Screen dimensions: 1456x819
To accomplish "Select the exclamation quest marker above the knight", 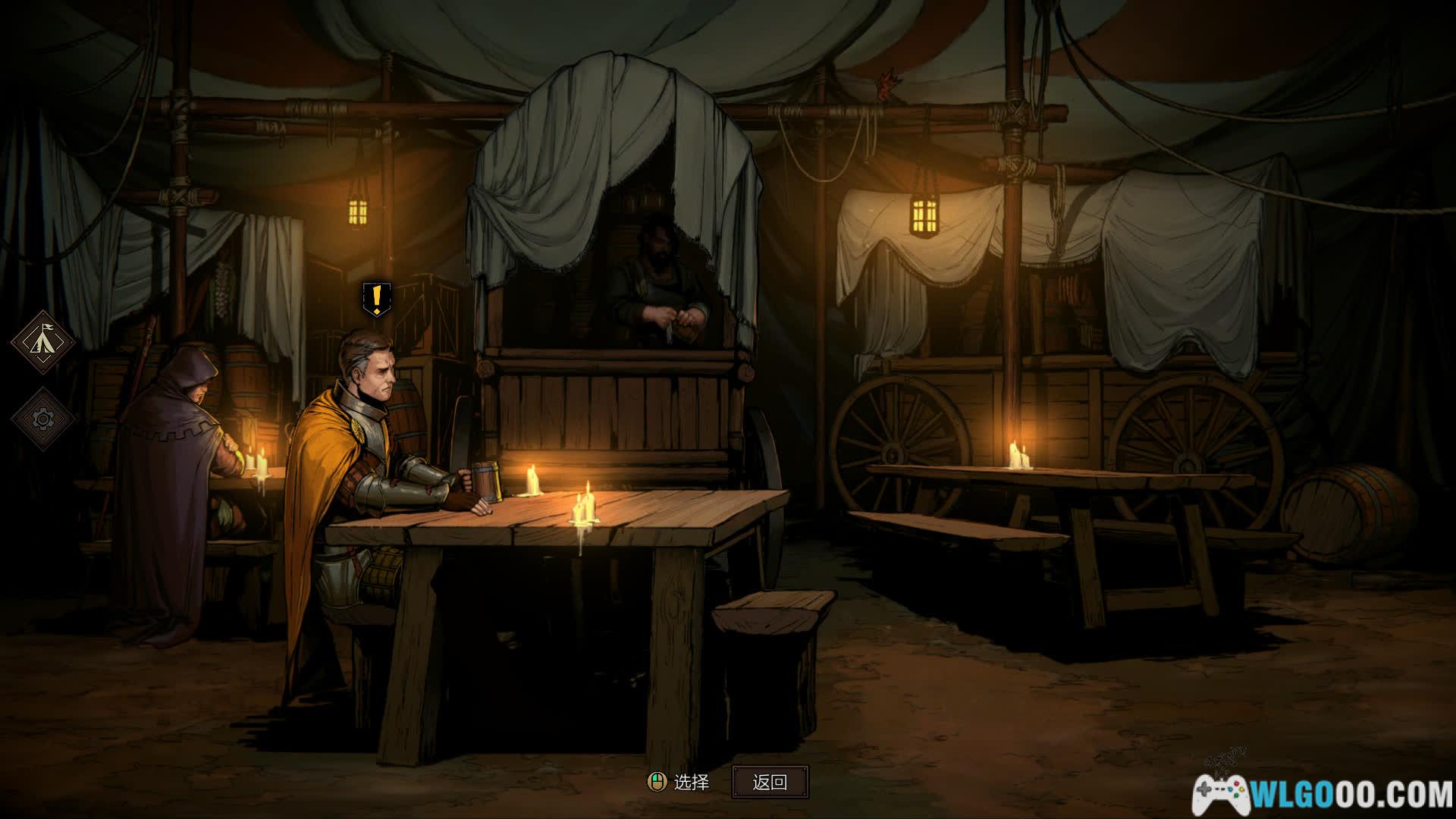I will click(x=376, y=299).
